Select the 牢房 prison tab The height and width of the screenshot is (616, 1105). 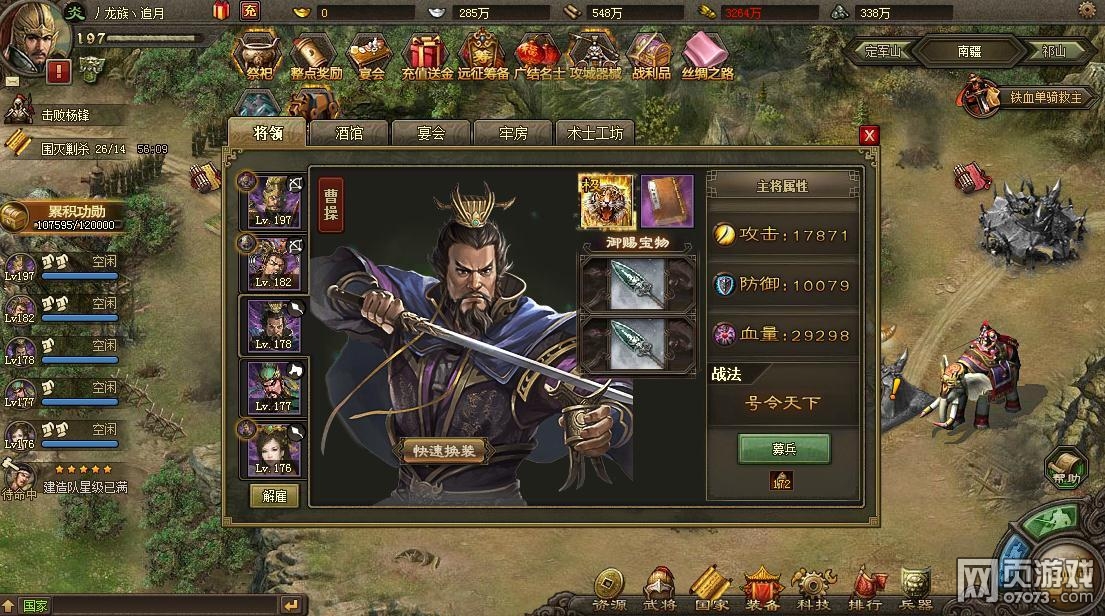tap(513, 133)
